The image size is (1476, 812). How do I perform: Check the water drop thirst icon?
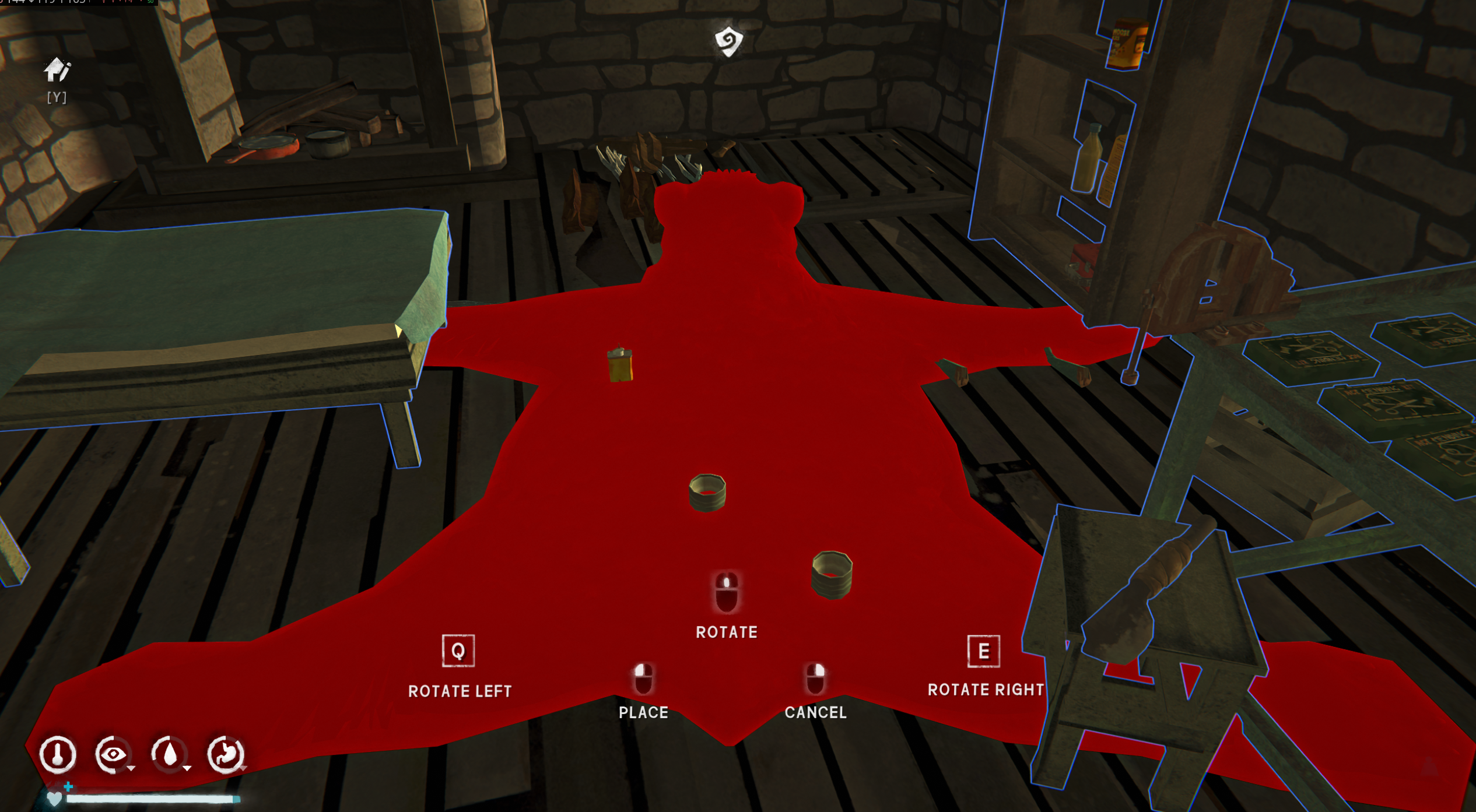click(169, 754)
